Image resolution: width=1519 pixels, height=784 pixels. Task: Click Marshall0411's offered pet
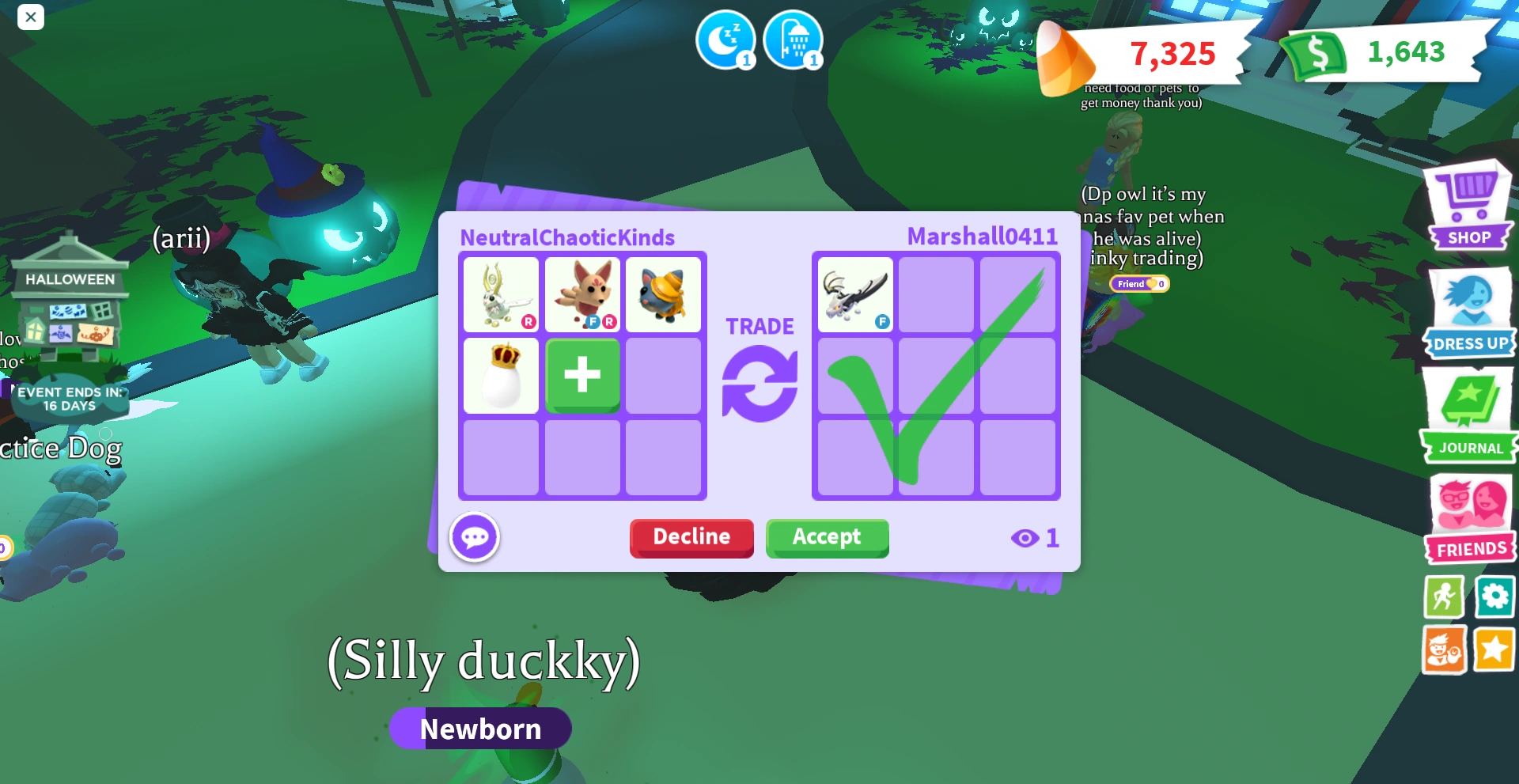[x=854, y=294]
